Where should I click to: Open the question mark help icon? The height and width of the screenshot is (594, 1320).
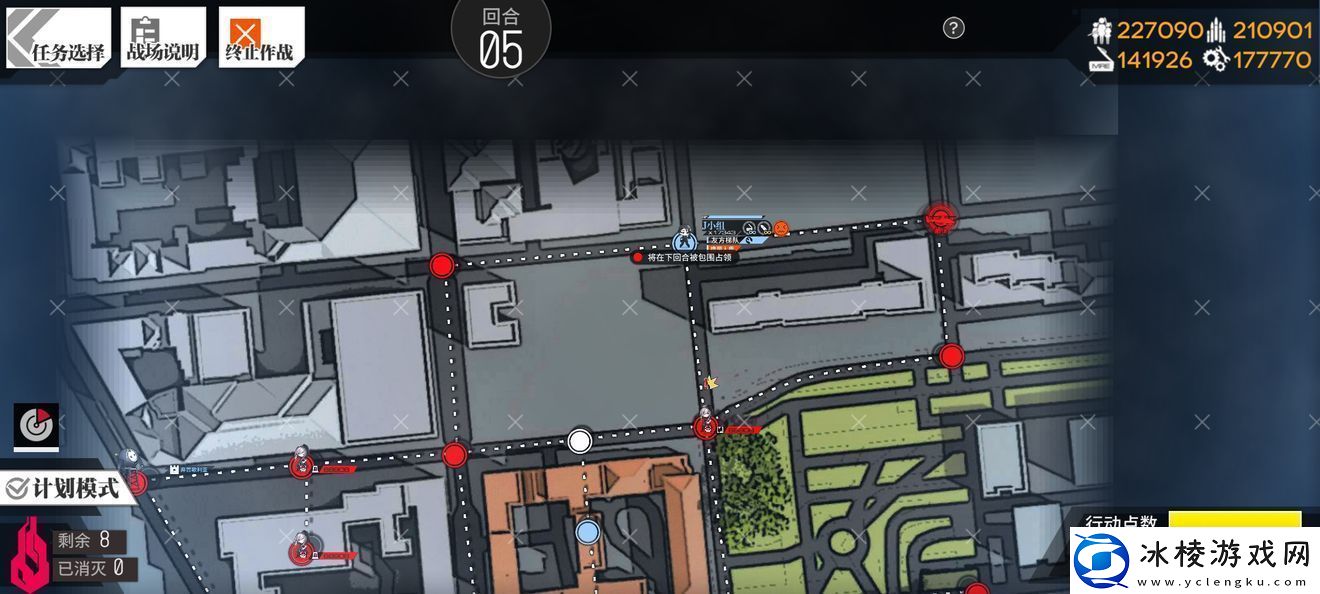(x=954, y=28)
